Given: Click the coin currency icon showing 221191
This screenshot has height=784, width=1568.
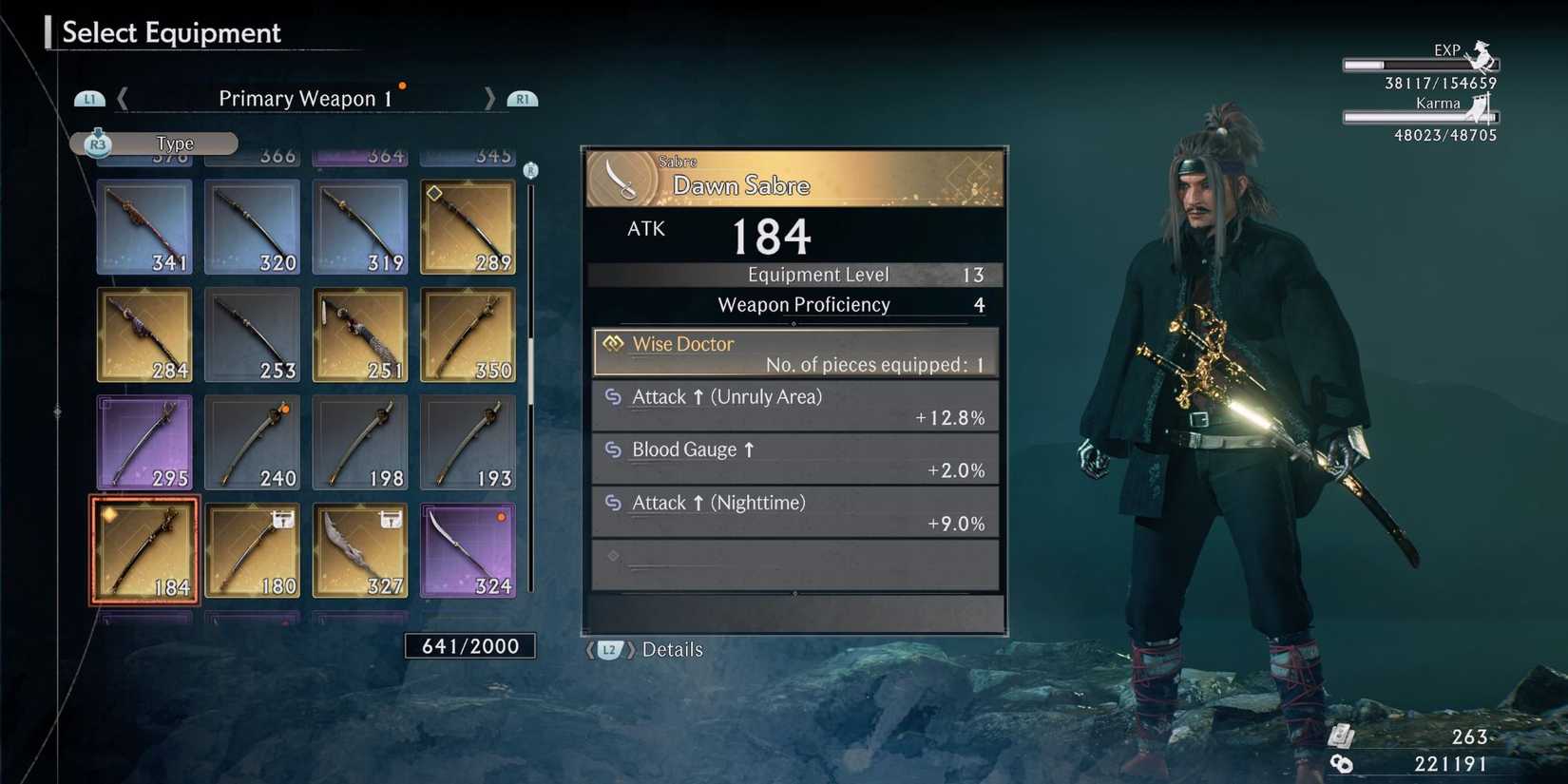Looking at the screenshot, I should (x=1344, y=761).
